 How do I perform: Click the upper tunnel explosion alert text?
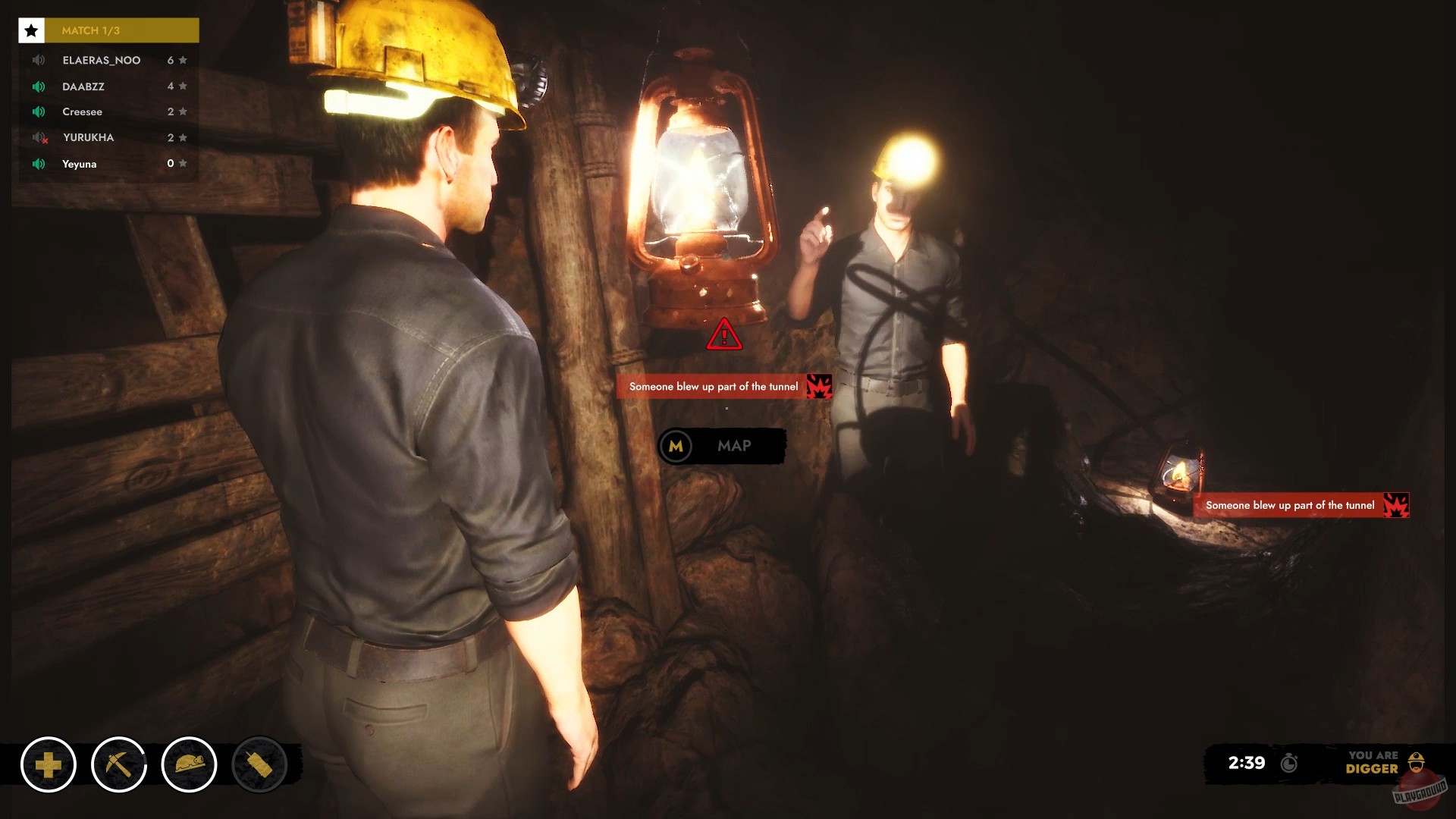(713, 386)
